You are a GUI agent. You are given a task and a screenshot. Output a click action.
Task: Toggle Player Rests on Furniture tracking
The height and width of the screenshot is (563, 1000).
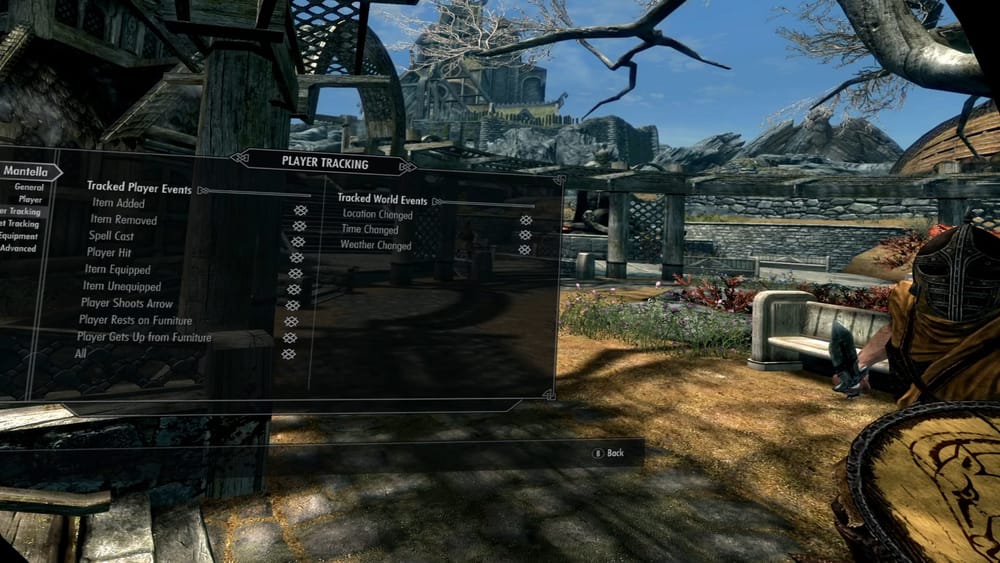[291, 322]
